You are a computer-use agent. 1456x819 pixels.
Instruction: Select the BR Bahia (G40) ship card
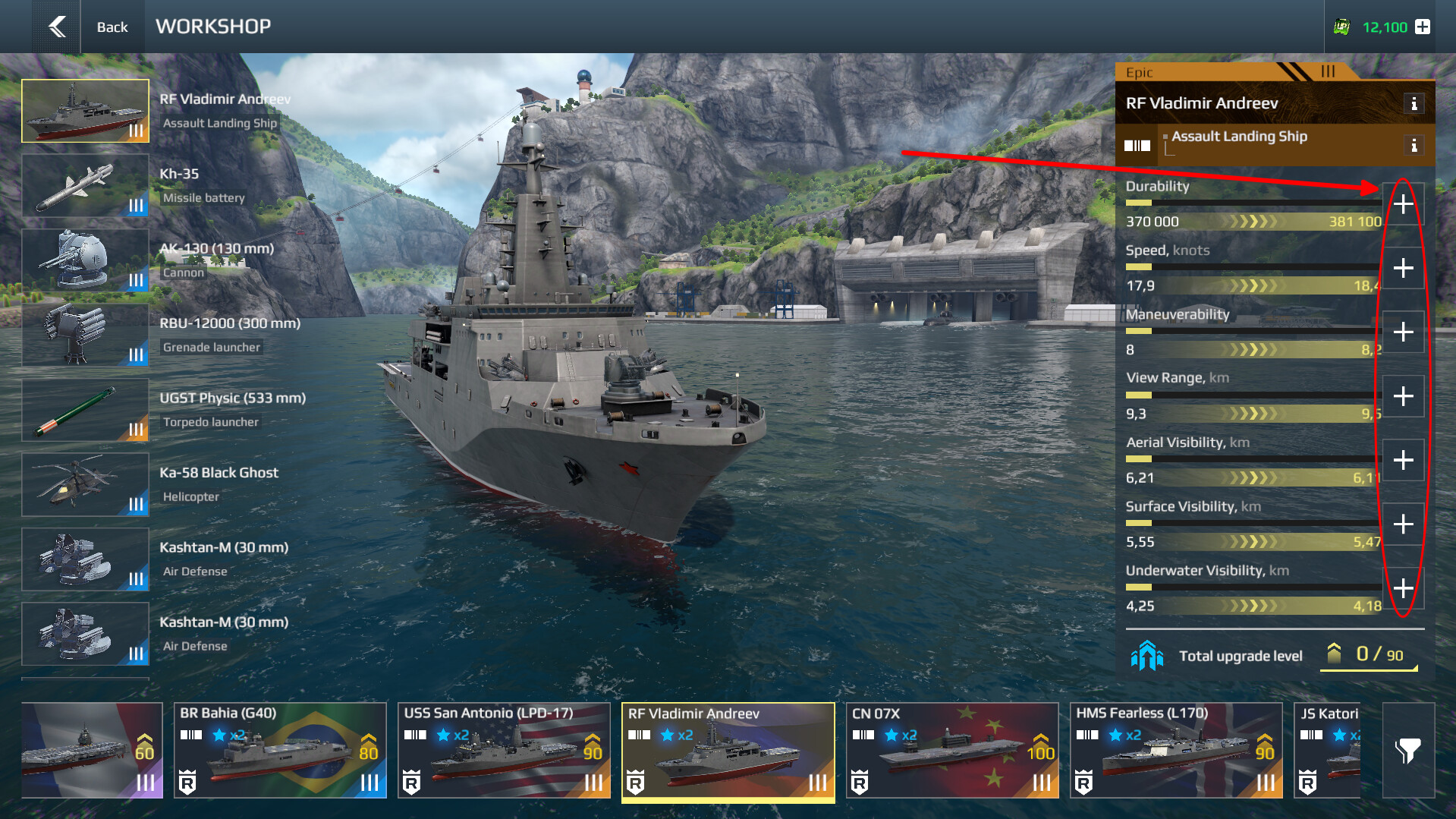pos(280,750)
